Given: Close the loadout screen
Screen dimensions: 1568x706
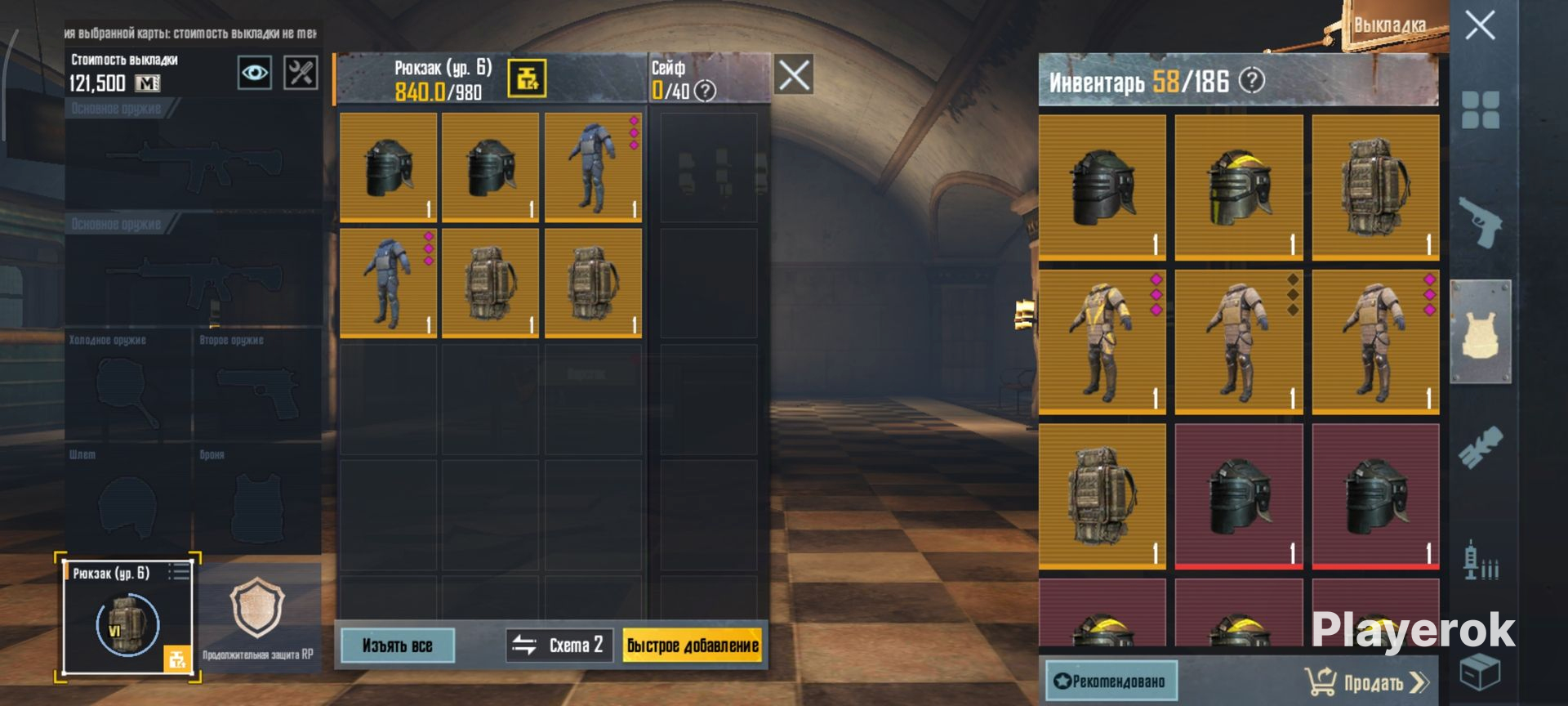Looking at the screenshot, I should point(1480,25).
